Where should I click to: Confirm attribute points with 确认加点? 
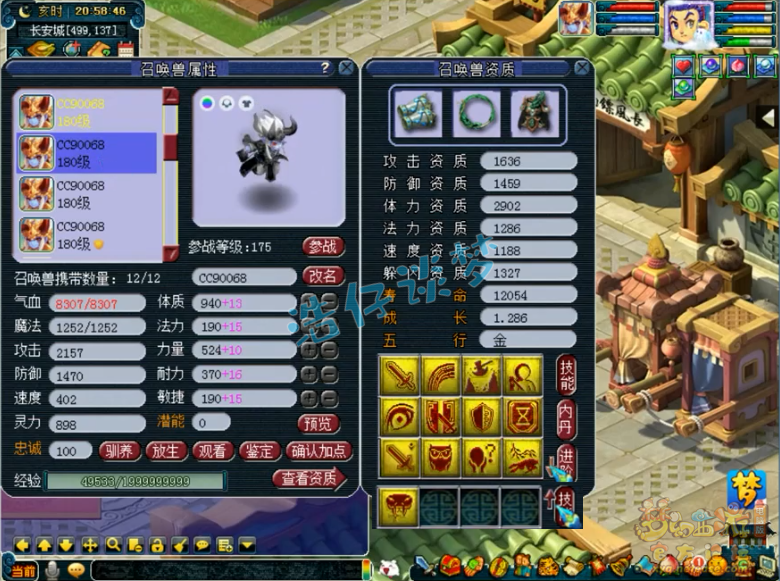(x=318, y=451)
